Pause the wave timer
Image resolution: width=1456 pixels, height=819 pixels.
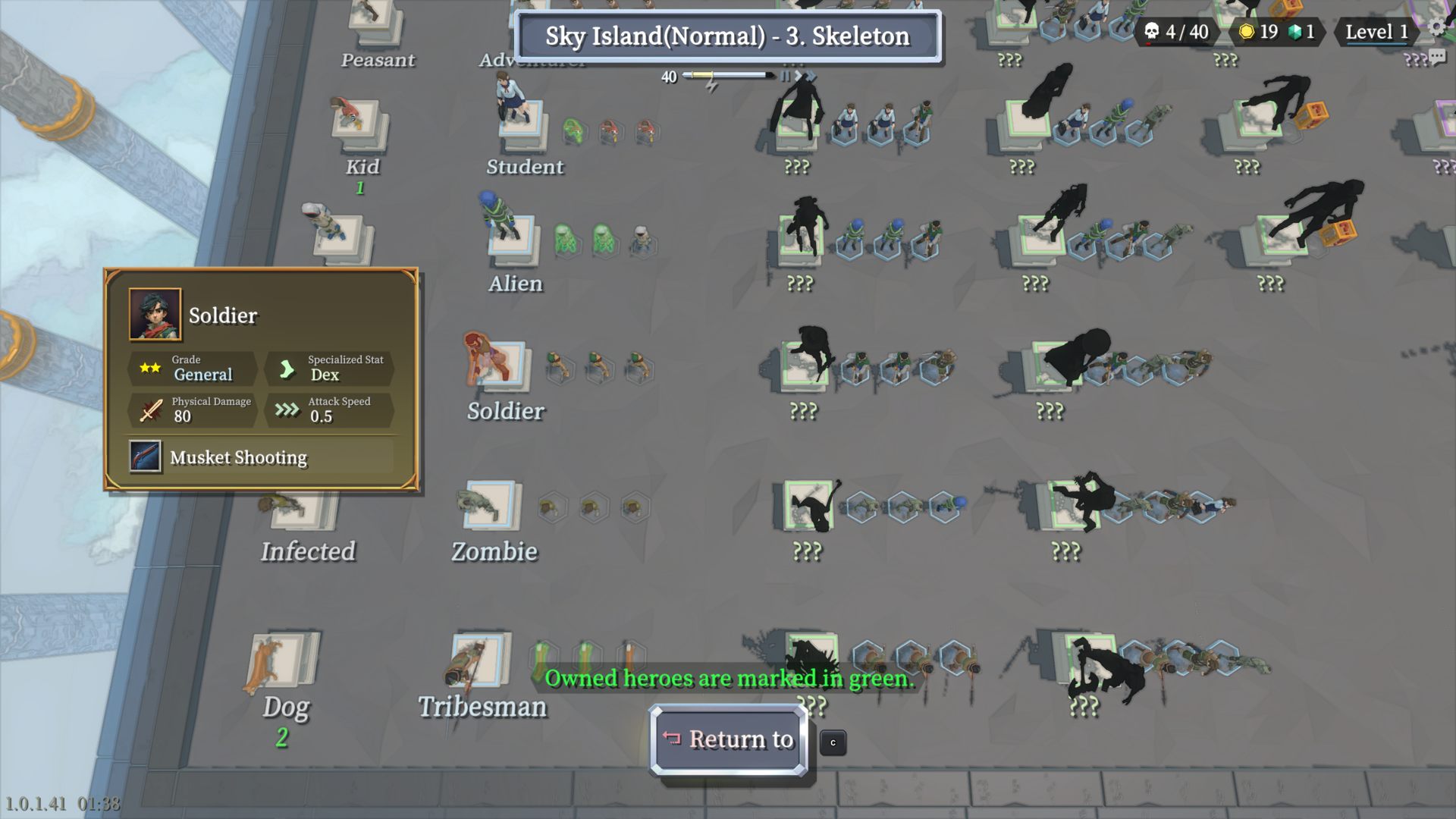[x=786, y=76]
